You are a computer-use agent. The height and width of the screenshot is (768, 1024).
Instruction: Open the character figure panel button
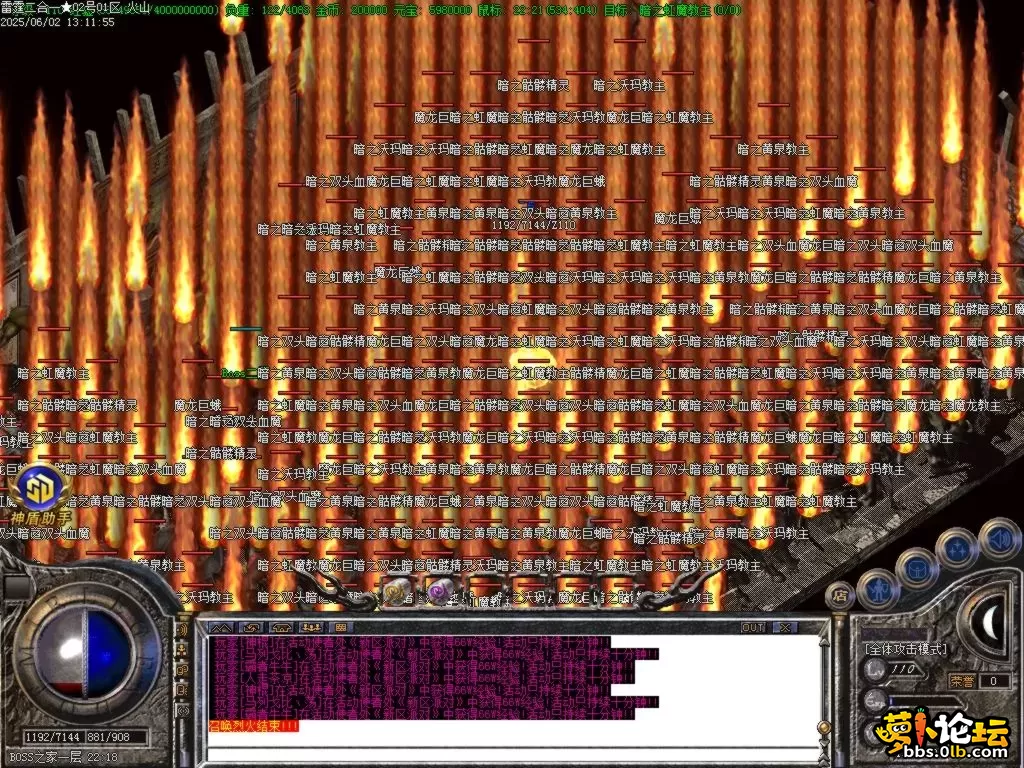(877, 589)
